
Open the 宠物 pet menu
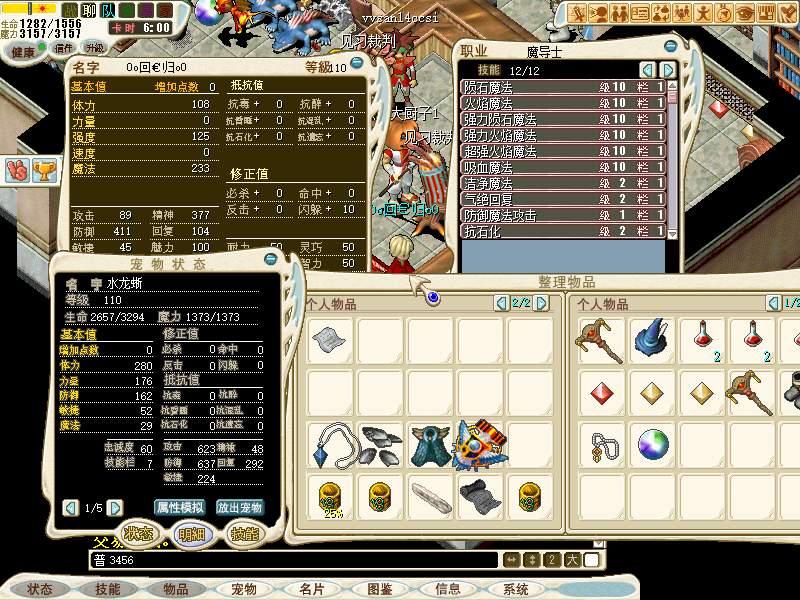point(244,589)
